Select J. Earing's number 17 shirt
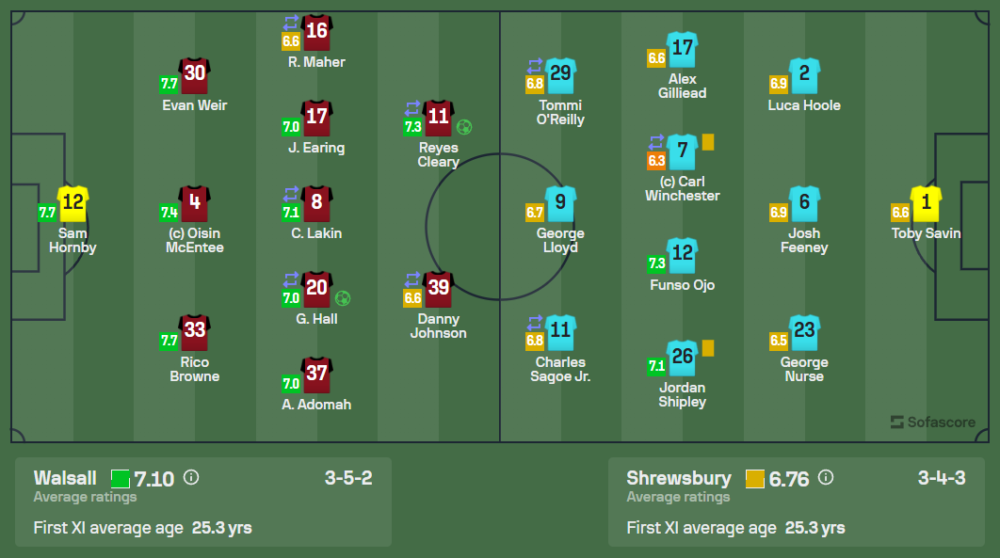The image size is (1000, 558). (316, 119)
